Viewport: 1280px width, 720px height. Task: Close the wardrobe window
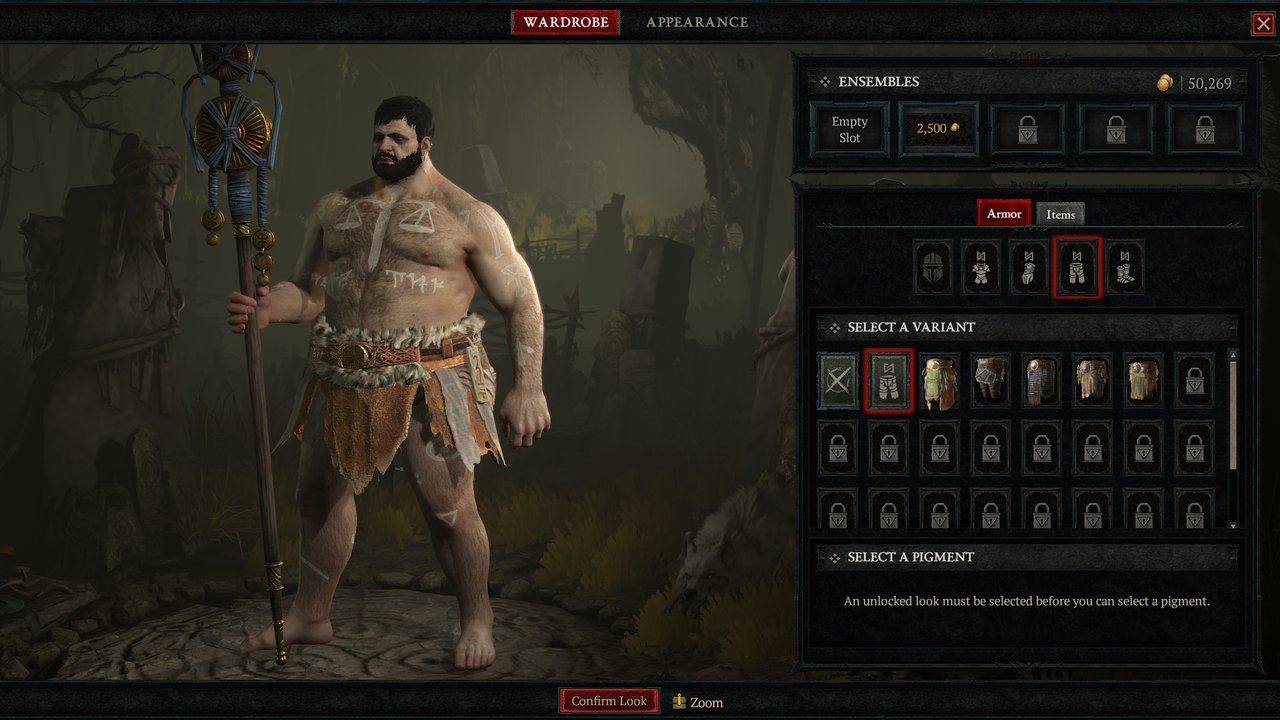[1263, 24]
